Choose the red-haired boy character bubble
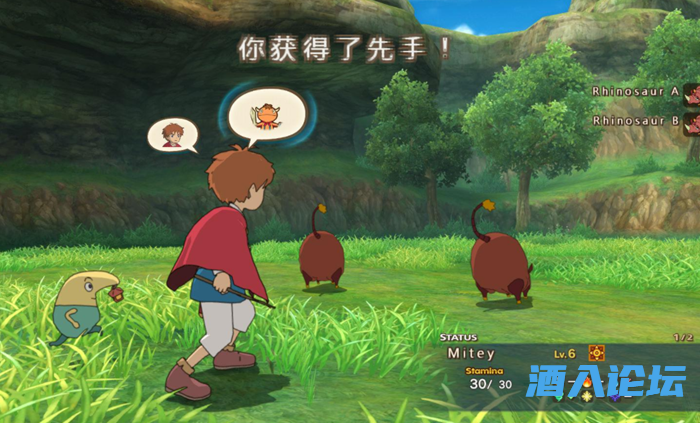This screenshot has height=423, width=700. click(x=172, y=134)
